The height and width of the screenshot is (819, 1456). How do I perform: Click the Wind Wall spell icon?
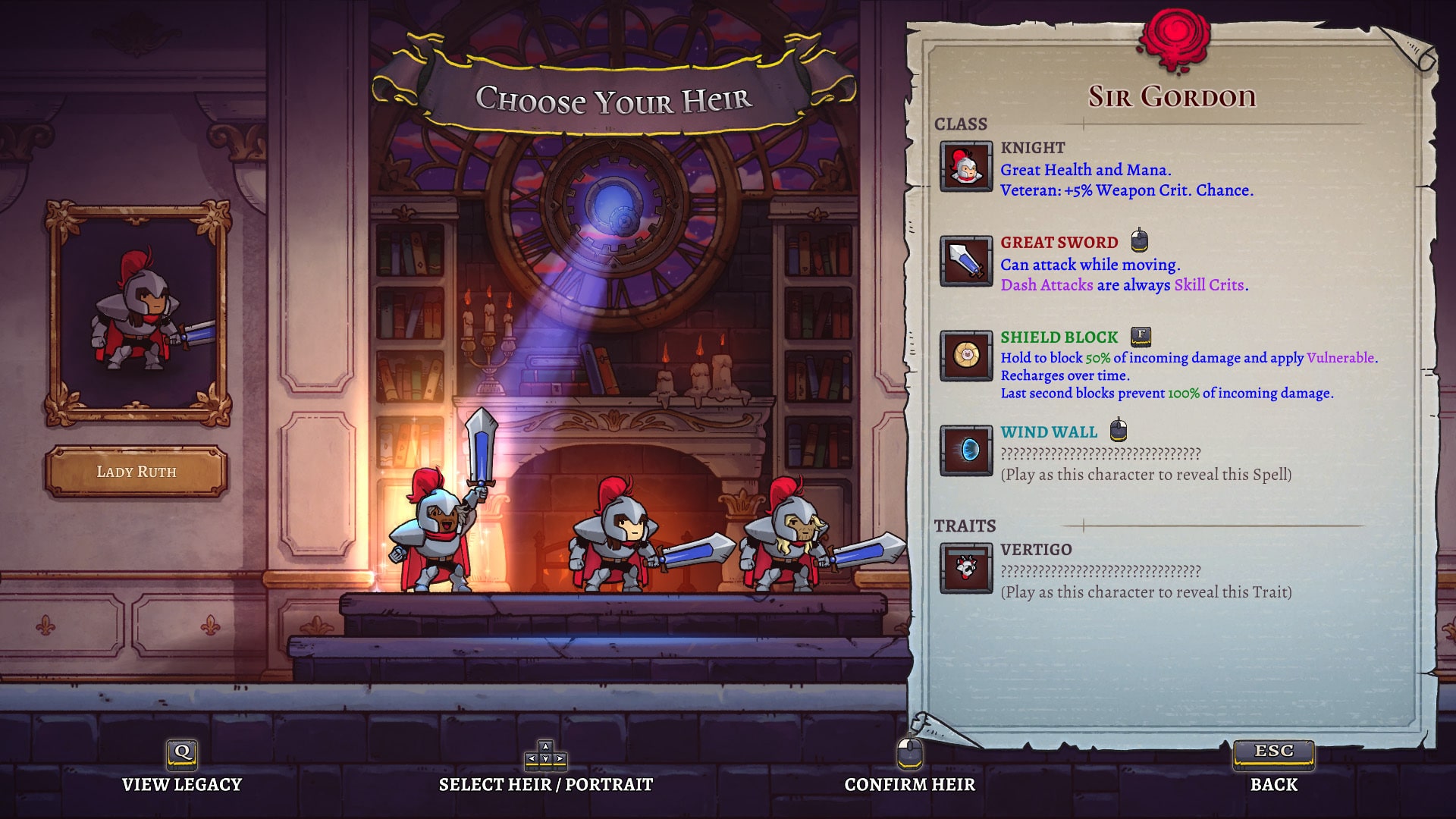(965, 450)
